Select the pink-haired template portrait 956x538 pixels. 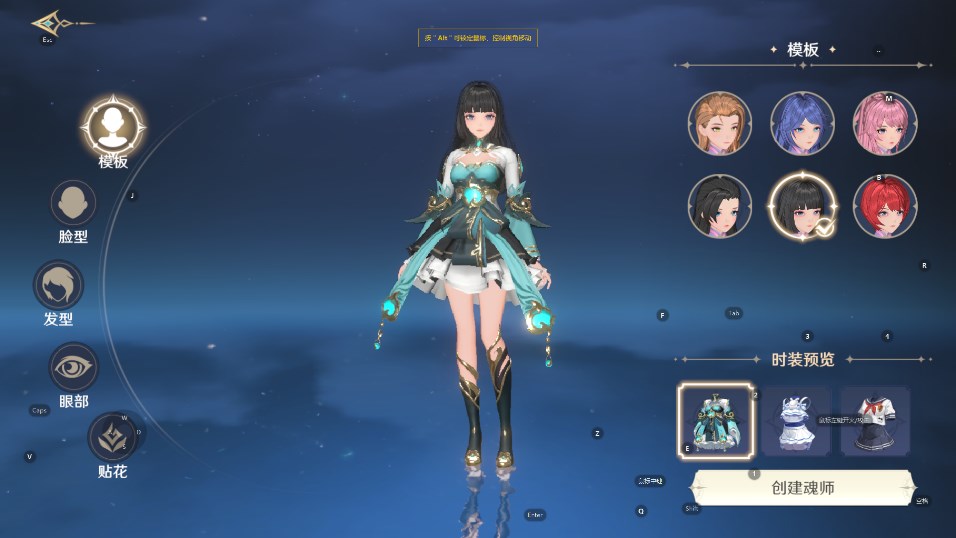pyautogui.click(x=885, y=123)
